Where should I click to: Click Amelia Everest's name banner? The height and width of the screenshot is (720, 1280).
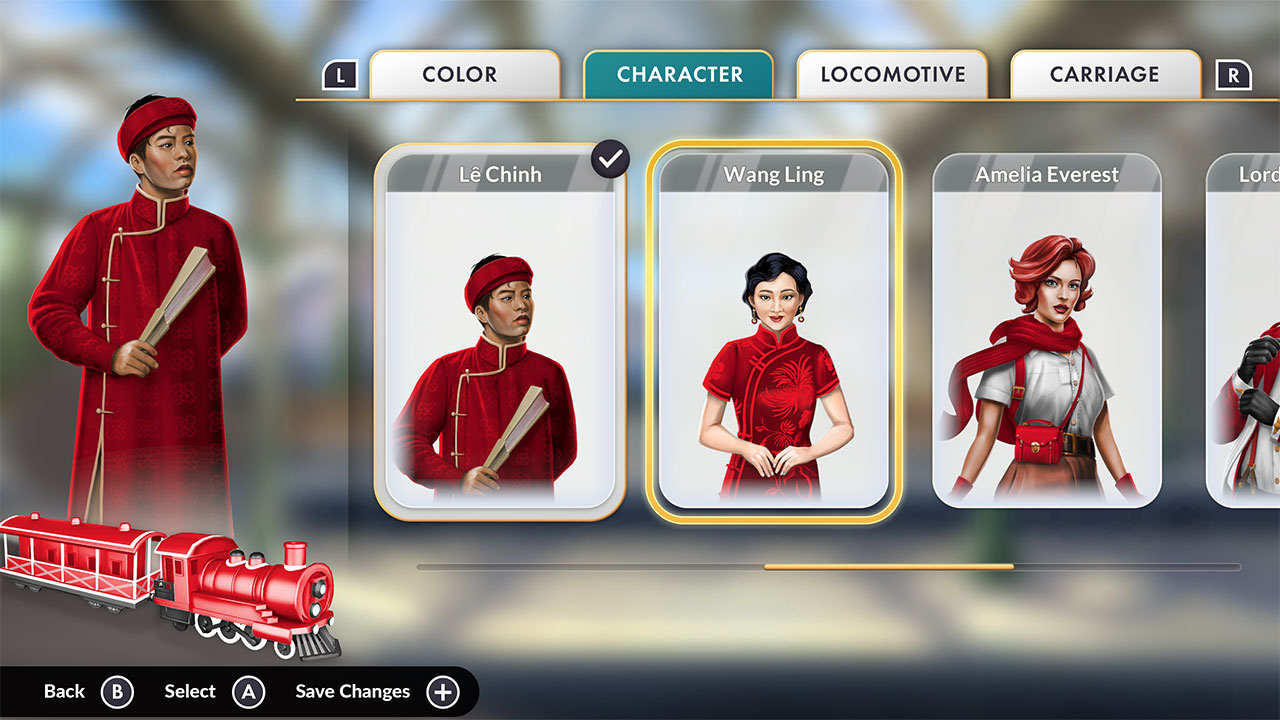point(1047,174)
